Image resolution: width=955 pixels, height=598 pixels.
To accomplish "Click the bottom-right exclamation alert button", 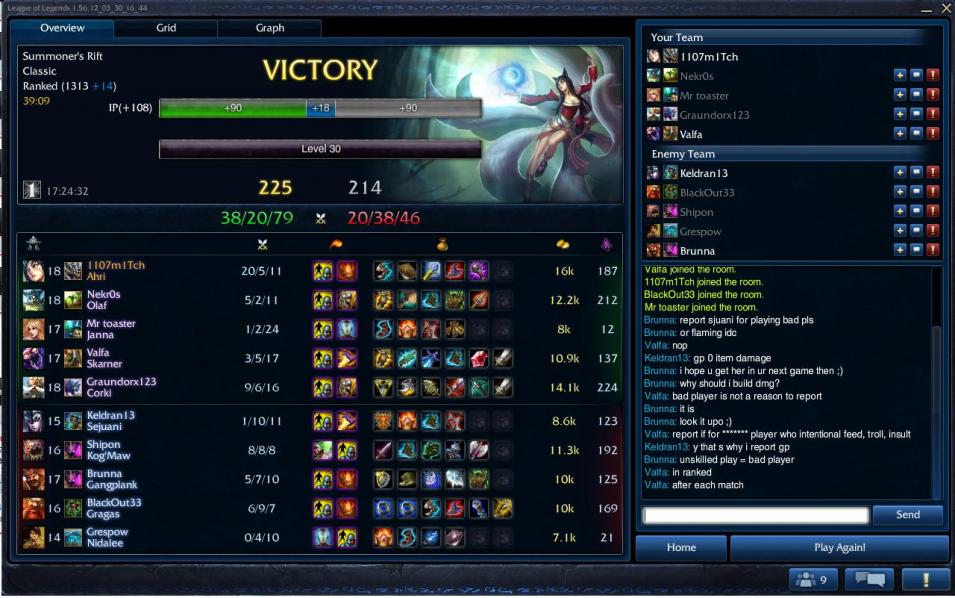I will (925, 579).
